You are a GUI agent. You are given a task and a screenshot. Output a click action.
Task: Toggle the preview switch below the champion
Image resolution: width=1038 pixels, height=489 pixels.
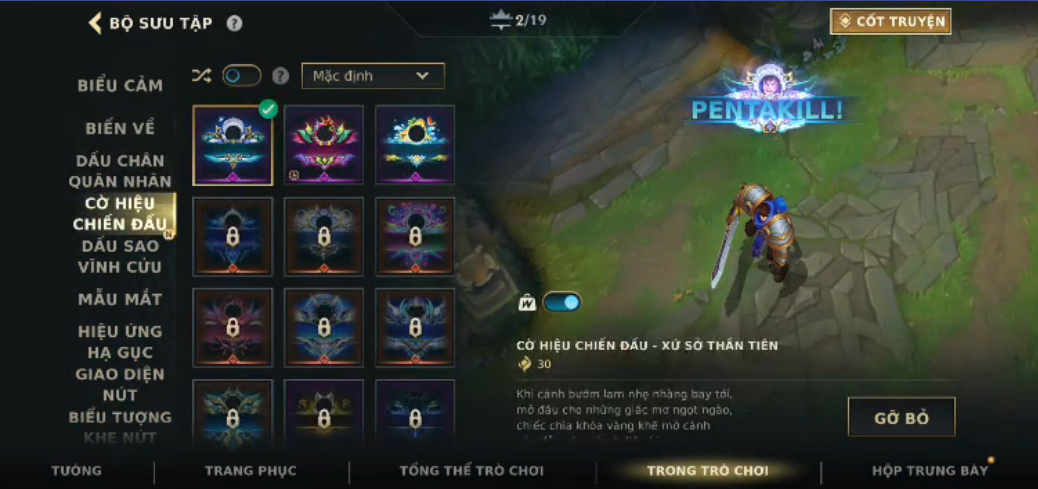[x=562, y=302]
